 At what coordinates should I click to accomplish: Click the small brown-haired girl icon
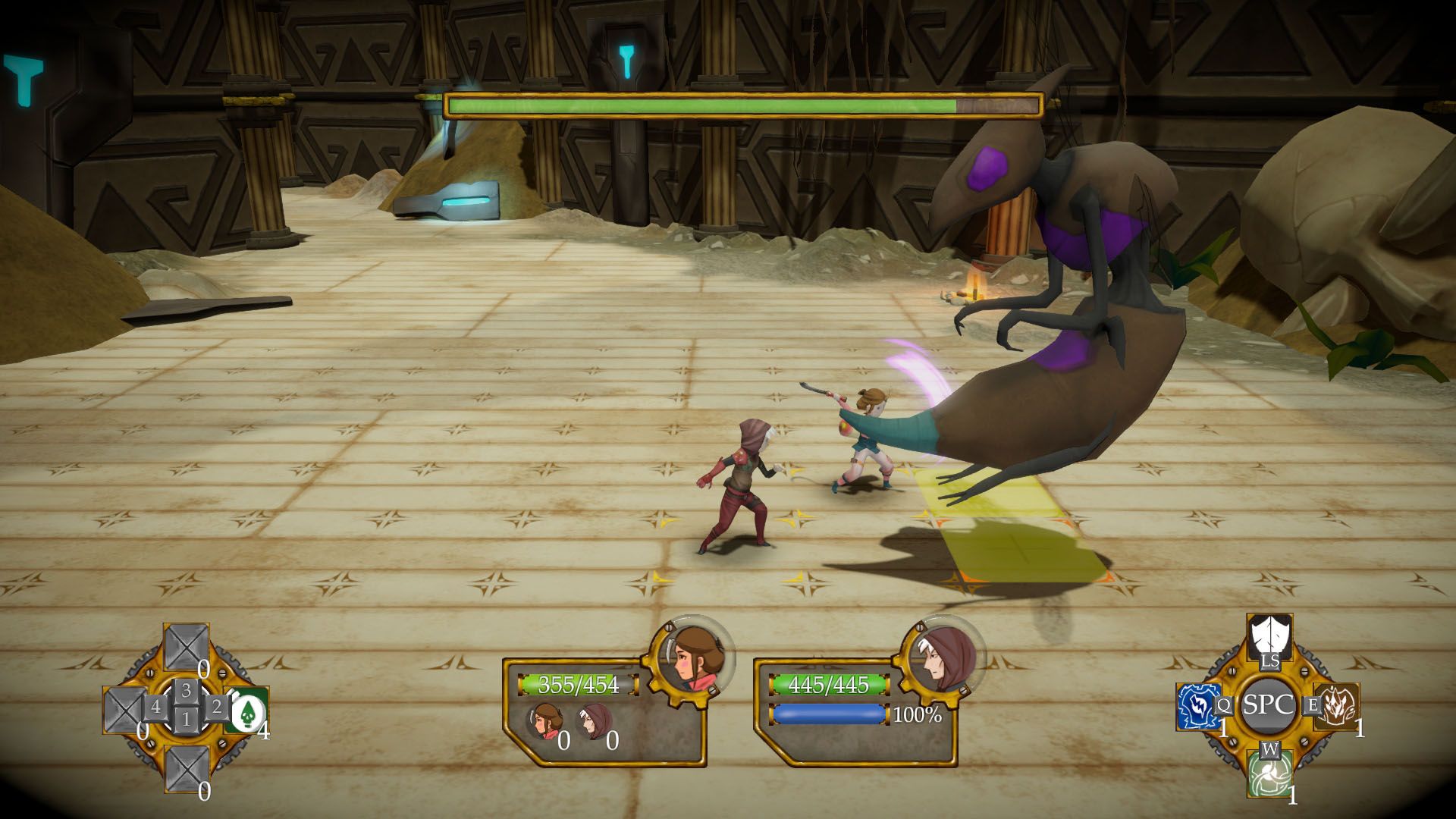tap(544, 721)
